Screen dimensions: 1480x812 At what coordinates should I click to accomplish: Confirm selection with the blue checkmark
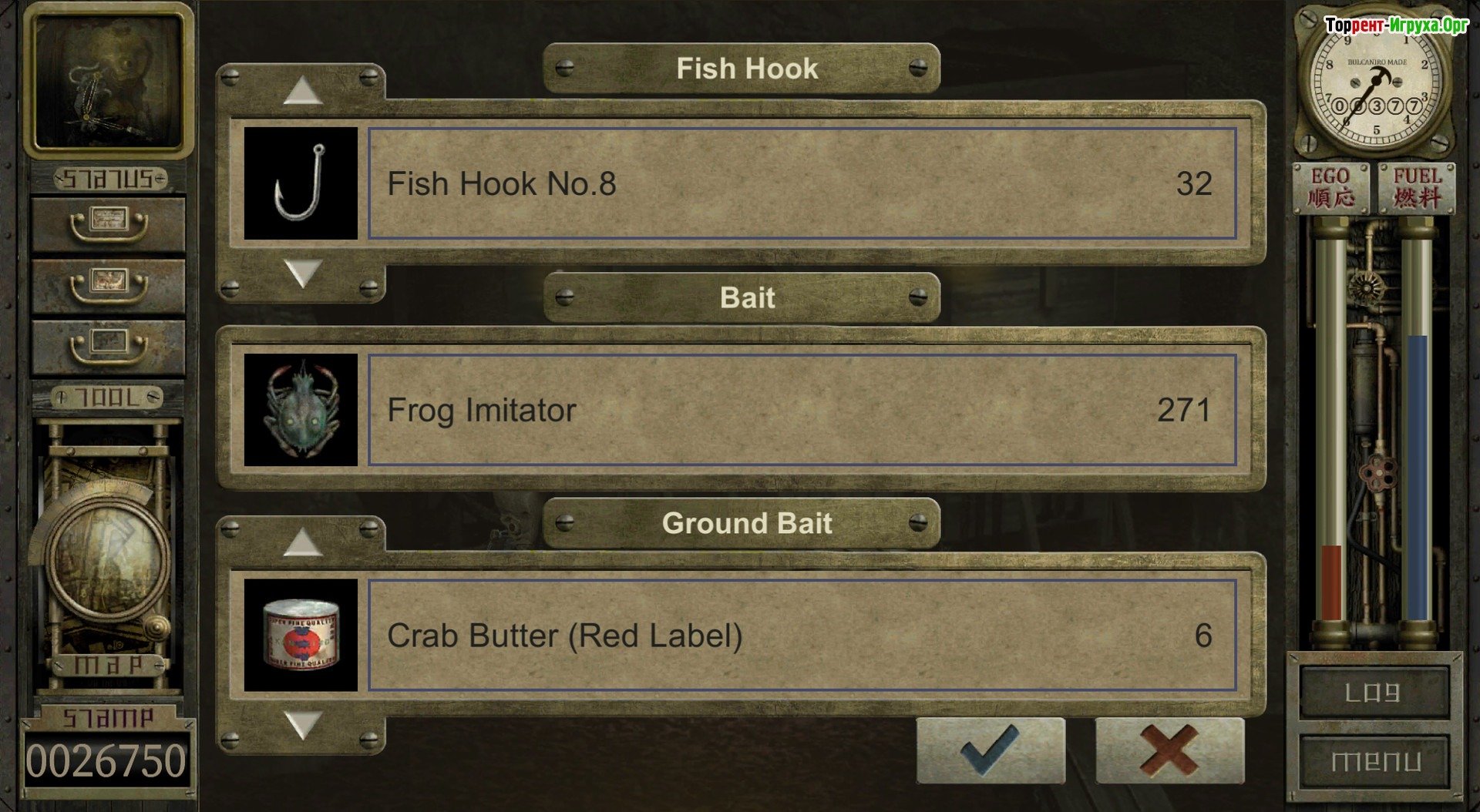(x=991, y=750)
